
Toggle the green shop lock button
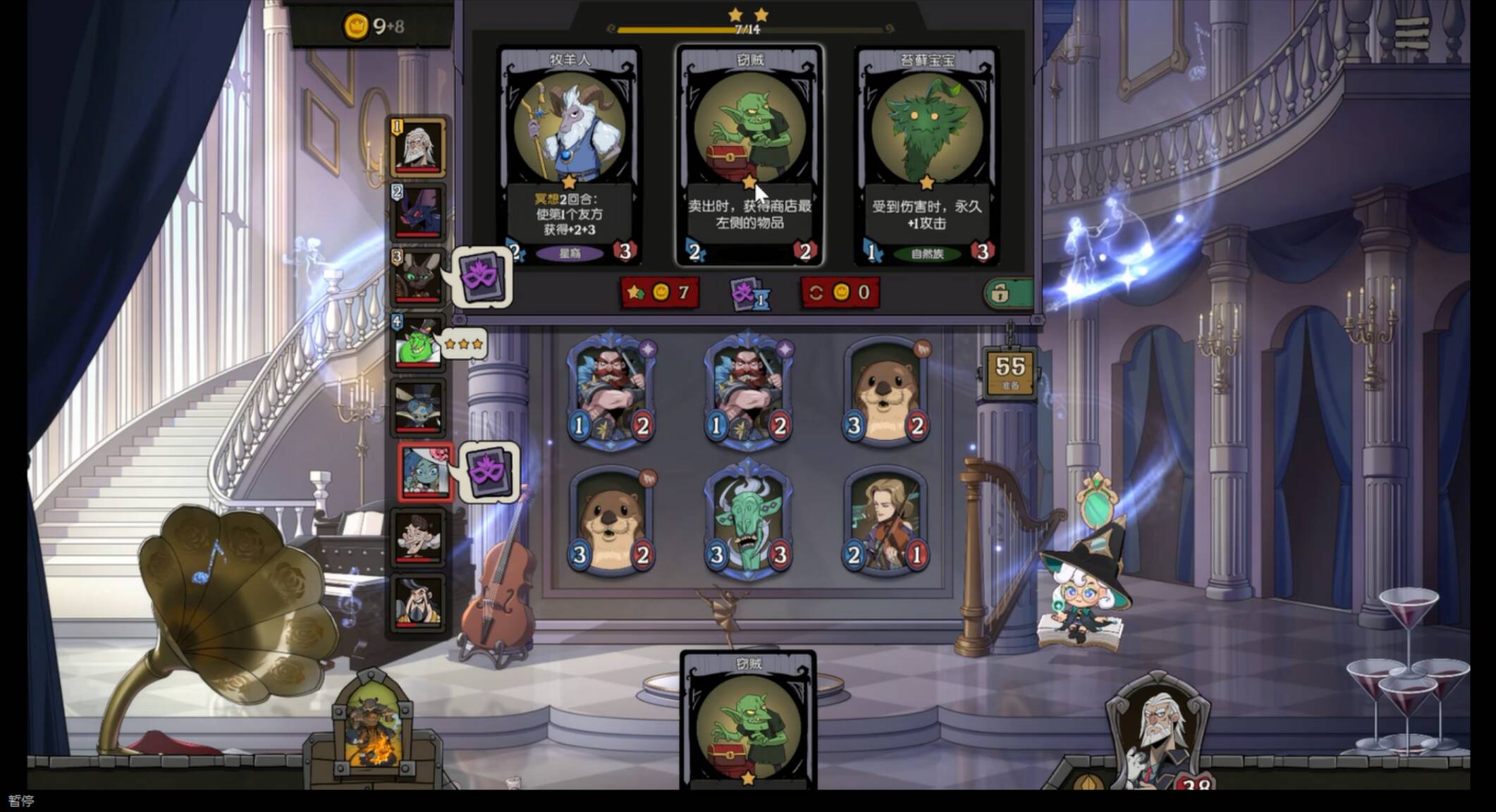pyautogui.click(x=1008, y=293)
